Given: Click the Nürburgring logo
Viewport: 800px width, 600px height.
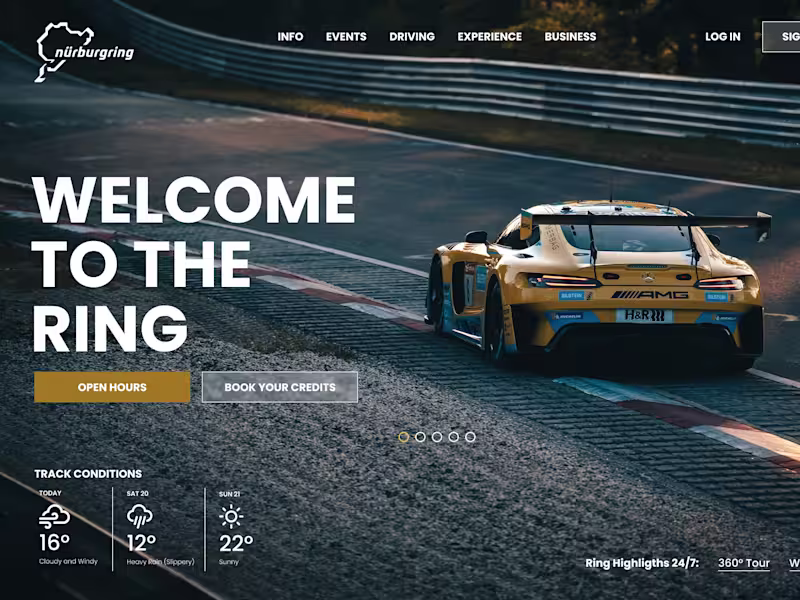Looking at the screenshot, I should (84, 50).
